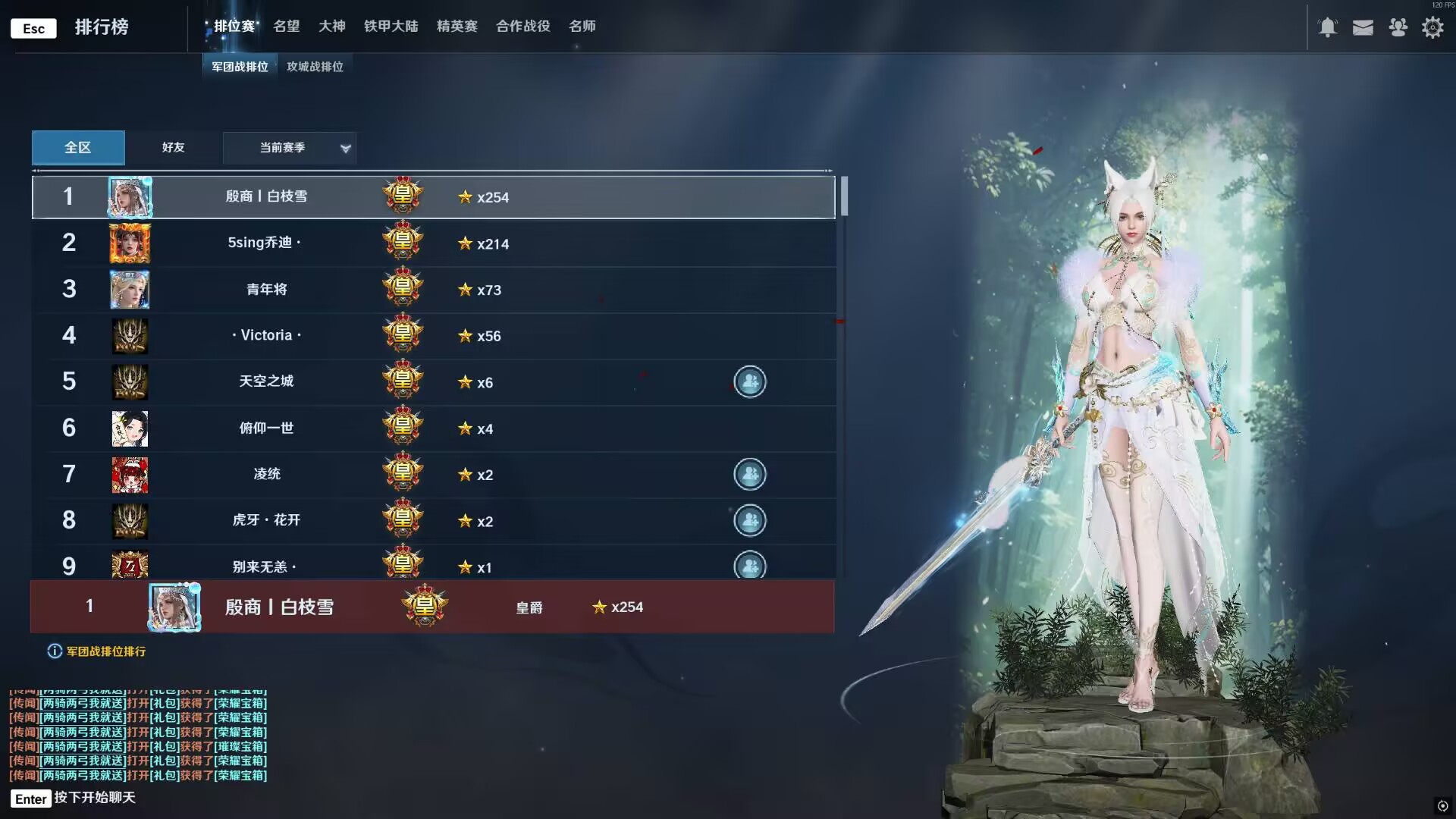This screenshot has height=819, width=1456.
Task: Switch to the 名望 ranking tab
Action: click(286, 27)
